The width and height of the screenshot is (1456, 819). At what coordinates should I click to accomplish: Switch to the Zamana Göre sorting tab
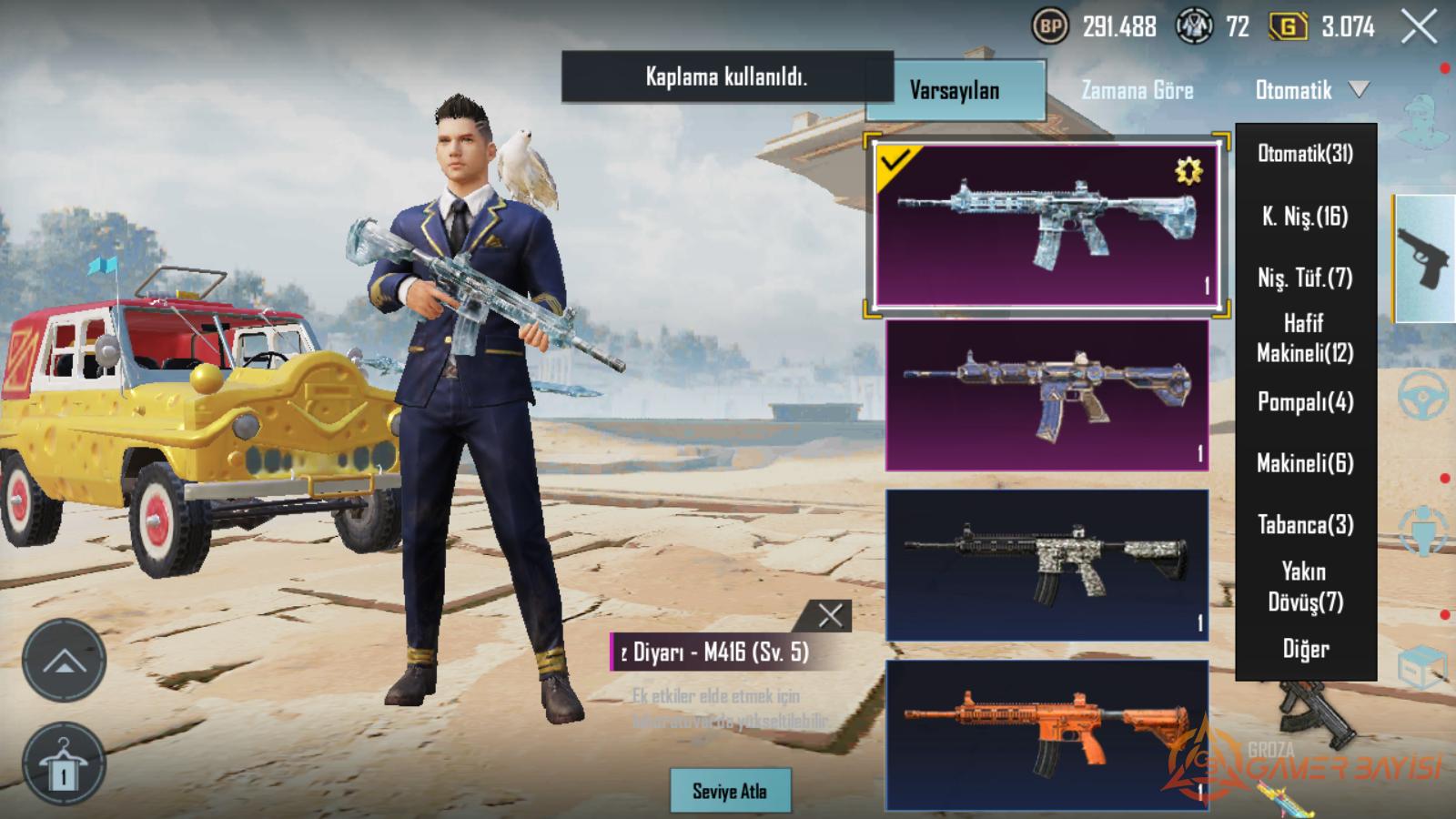pyautogui.click(x=1137, y=90)
